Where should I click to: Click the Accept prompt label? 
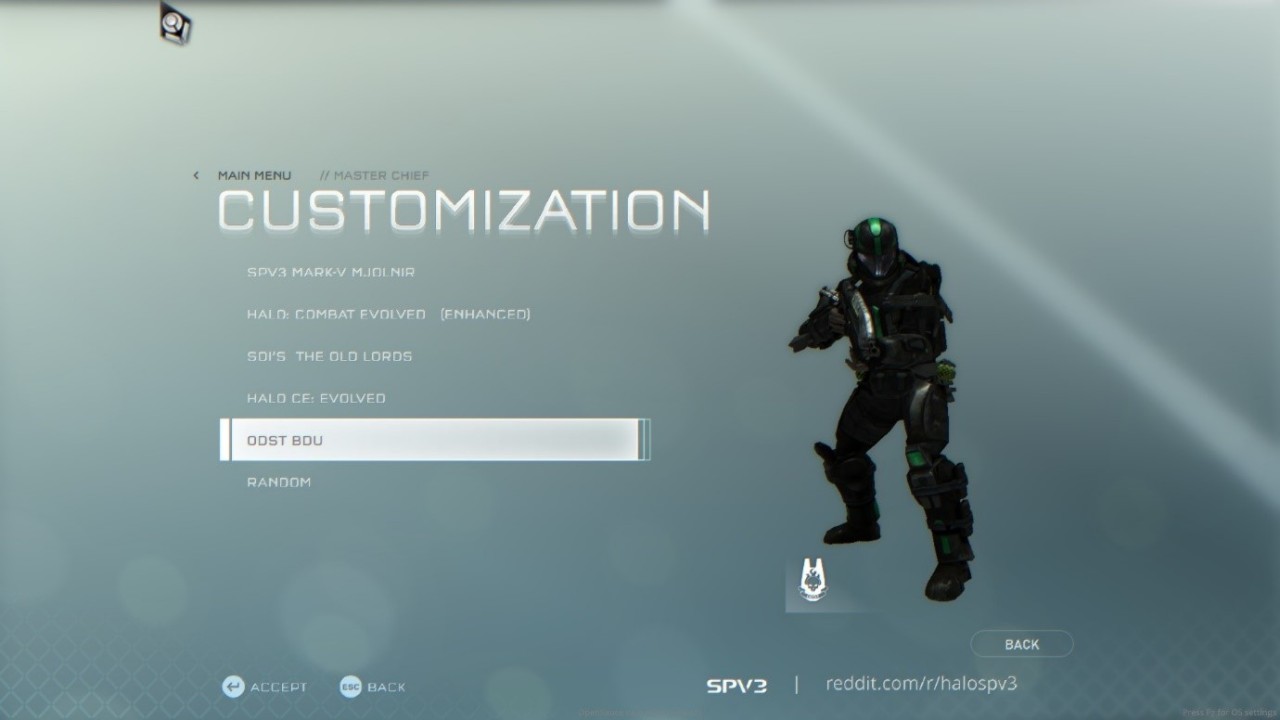(x=278, y=687)
